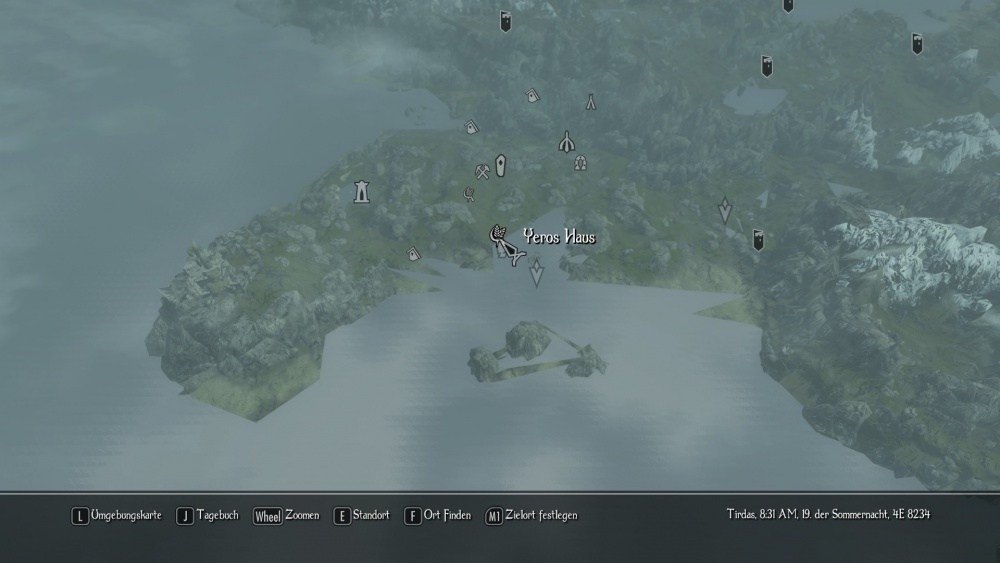
Task: Choose the coffin-shaped crypt marker
Action: pos(500,165)
